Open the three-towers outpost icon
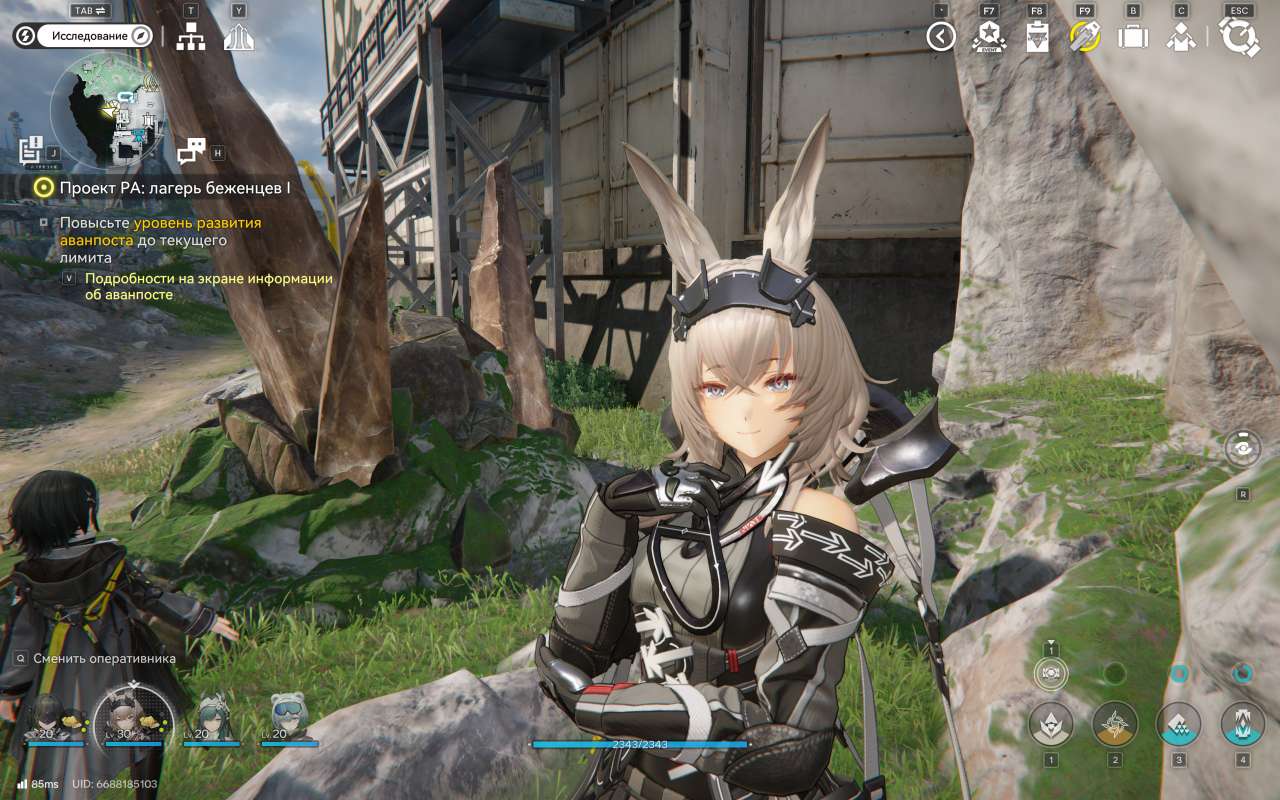The height and width of the screenshot is (800, 1280). [238, 37]
